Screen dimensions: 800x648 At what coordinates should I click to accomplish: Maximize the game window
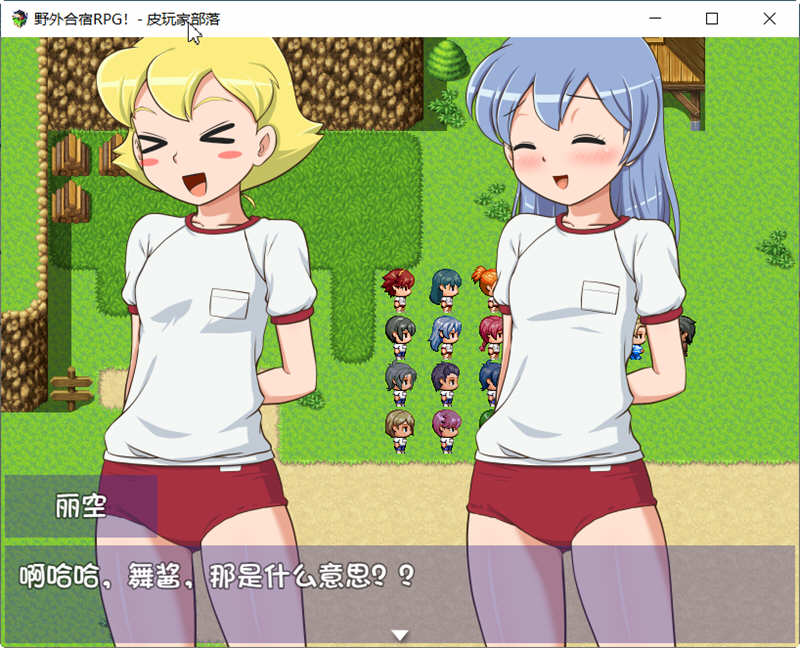[712, 18]
